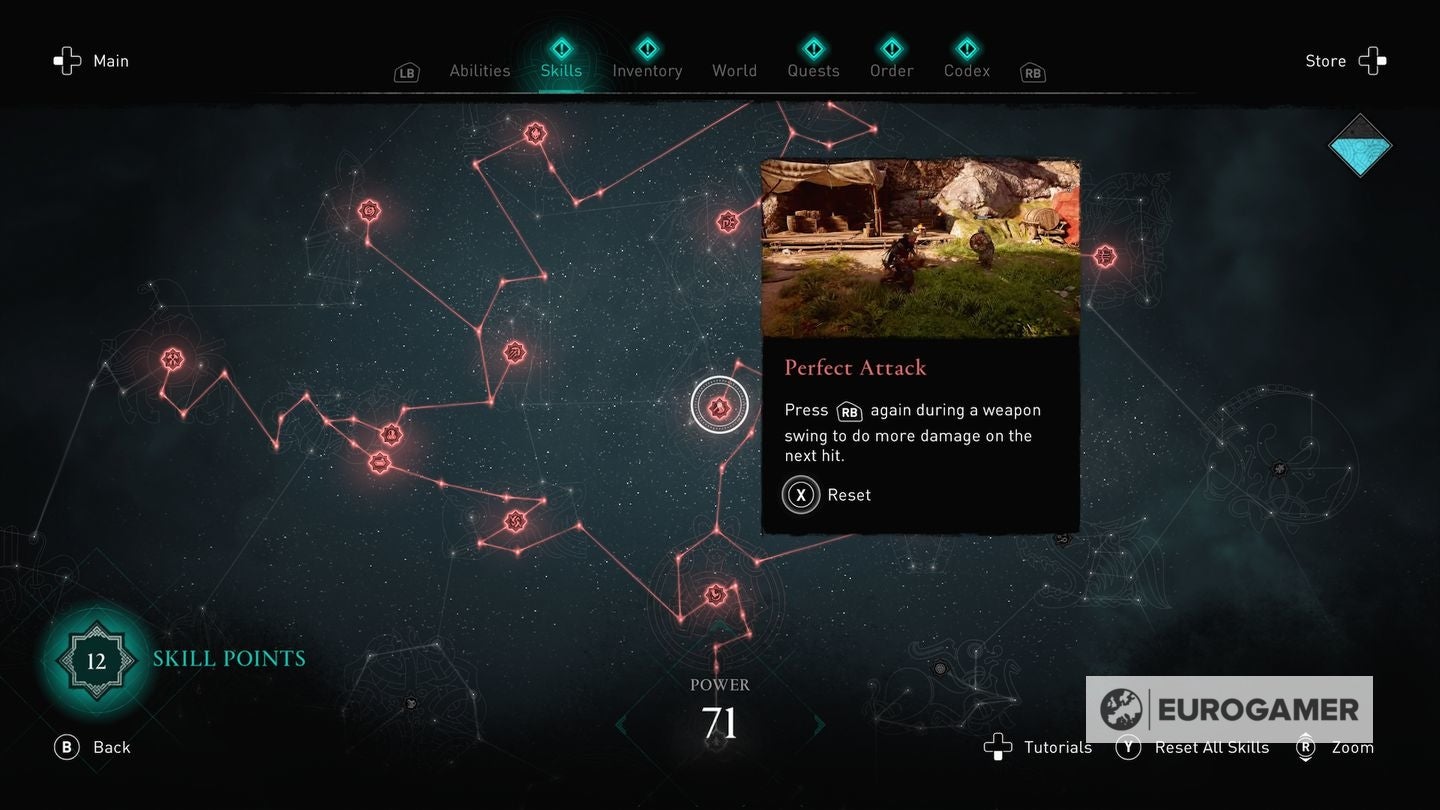The height and width of the screenshot is (810, 1440).
Task: Click the crosshair icon beside Main
Action: point(67,60)
